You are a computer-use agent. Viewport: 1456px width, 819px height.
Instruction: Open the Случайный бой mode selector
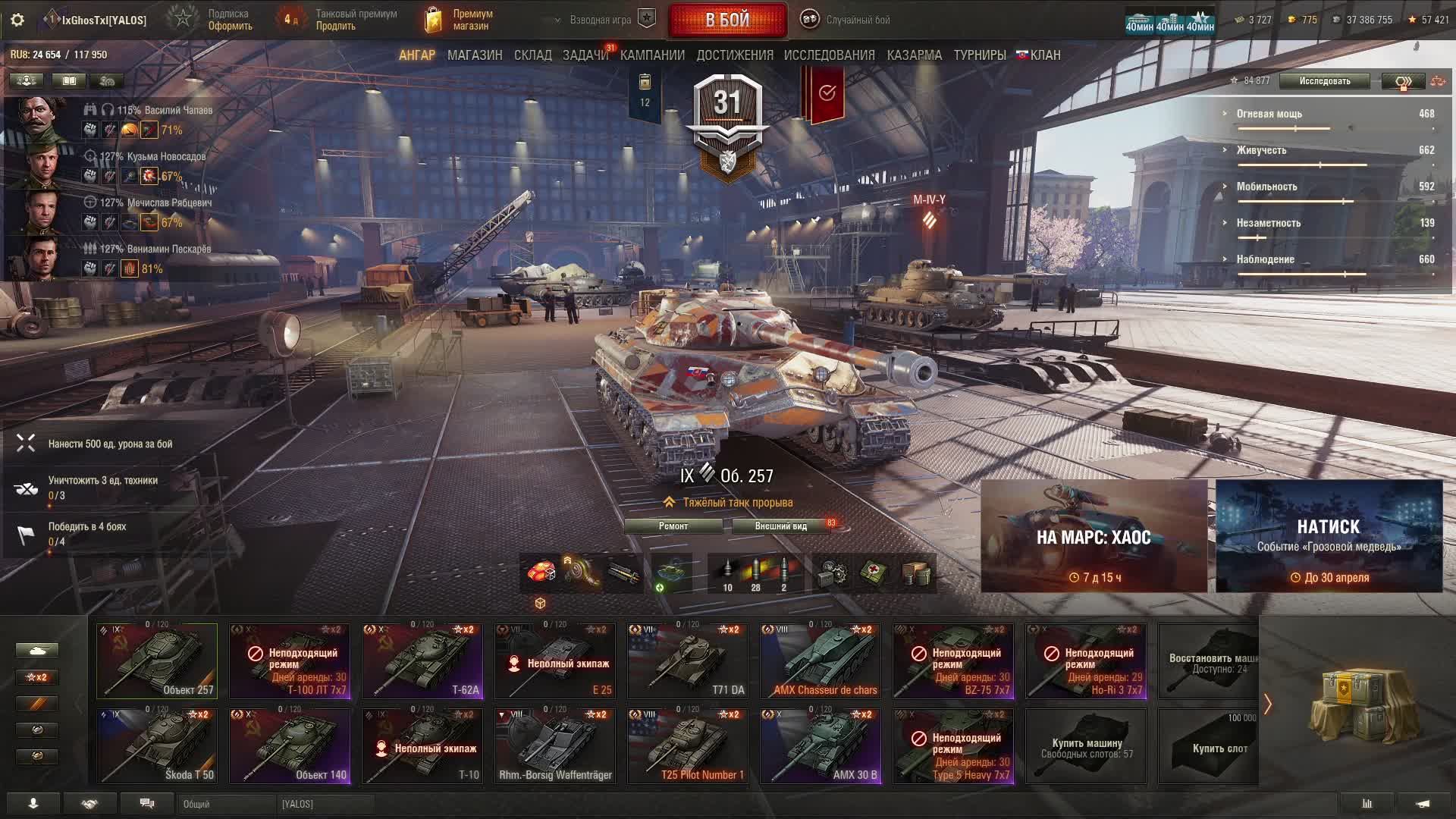(x=846, y=20)
